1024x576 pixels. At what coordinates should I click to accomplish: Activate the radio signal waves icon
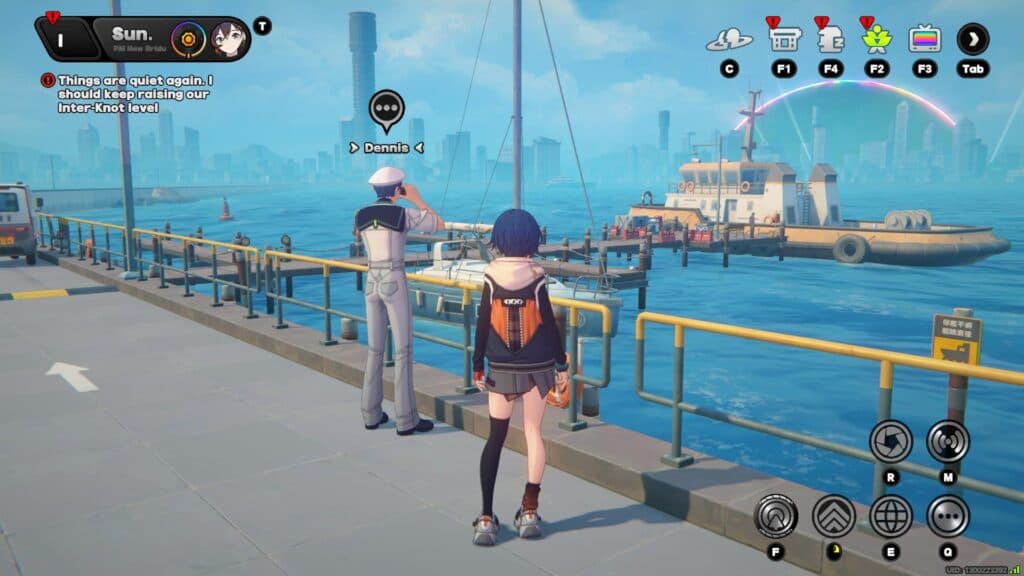947,441
